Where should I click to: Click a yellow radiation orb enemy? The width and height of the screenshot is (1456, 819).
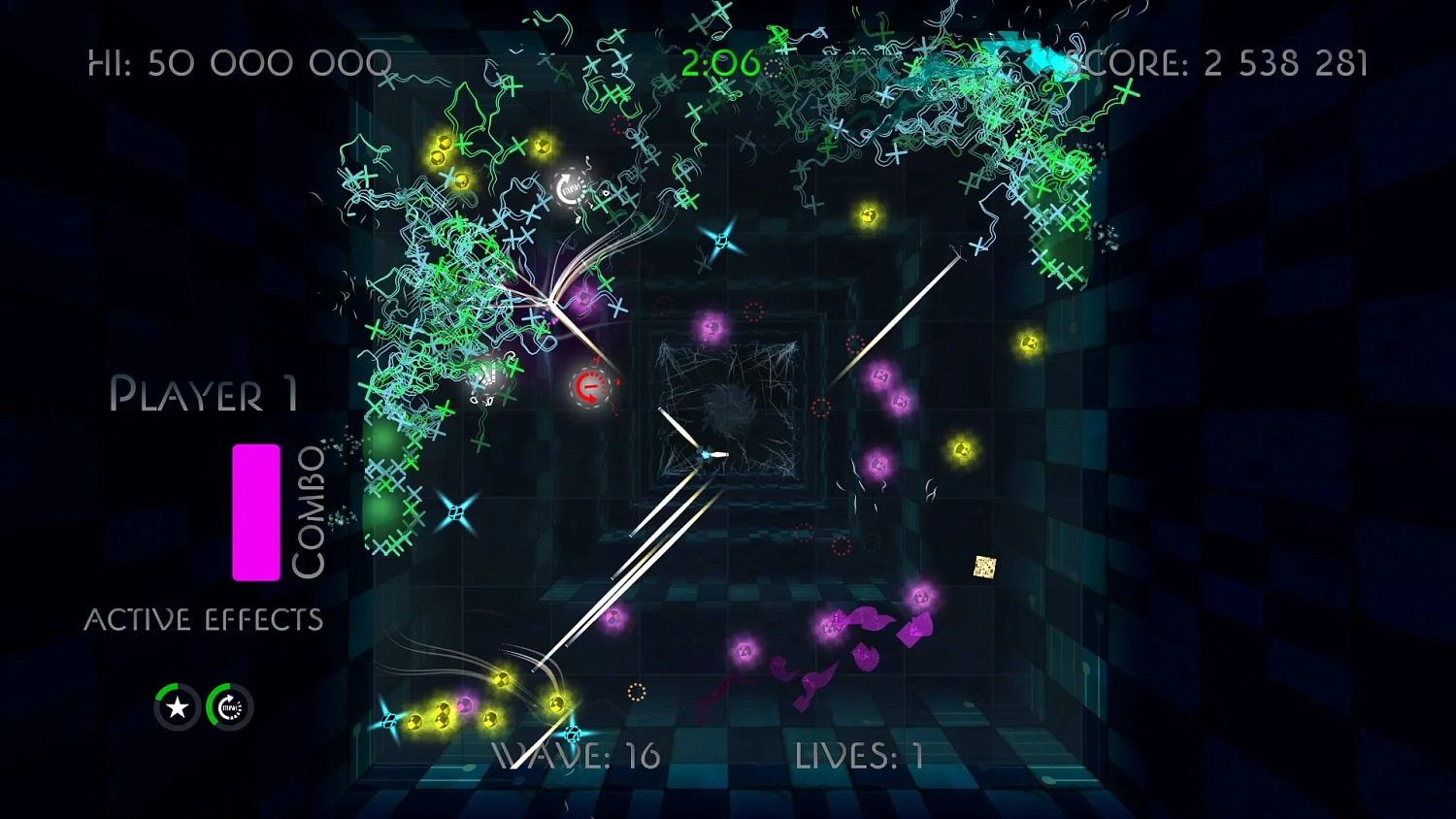click(867, 215)
